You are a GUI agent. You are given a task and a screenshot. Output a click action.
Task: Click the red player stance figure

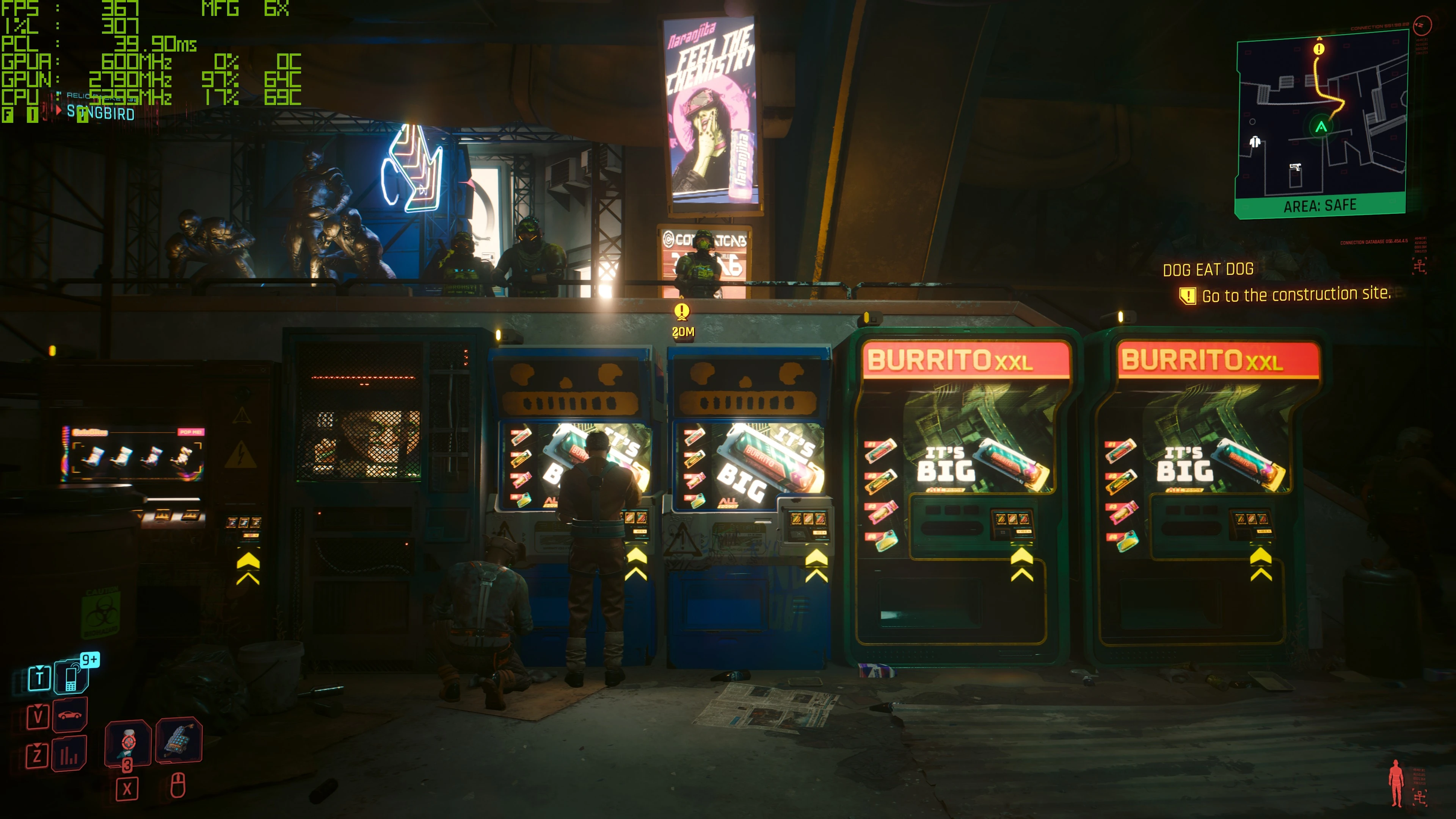1396,782
